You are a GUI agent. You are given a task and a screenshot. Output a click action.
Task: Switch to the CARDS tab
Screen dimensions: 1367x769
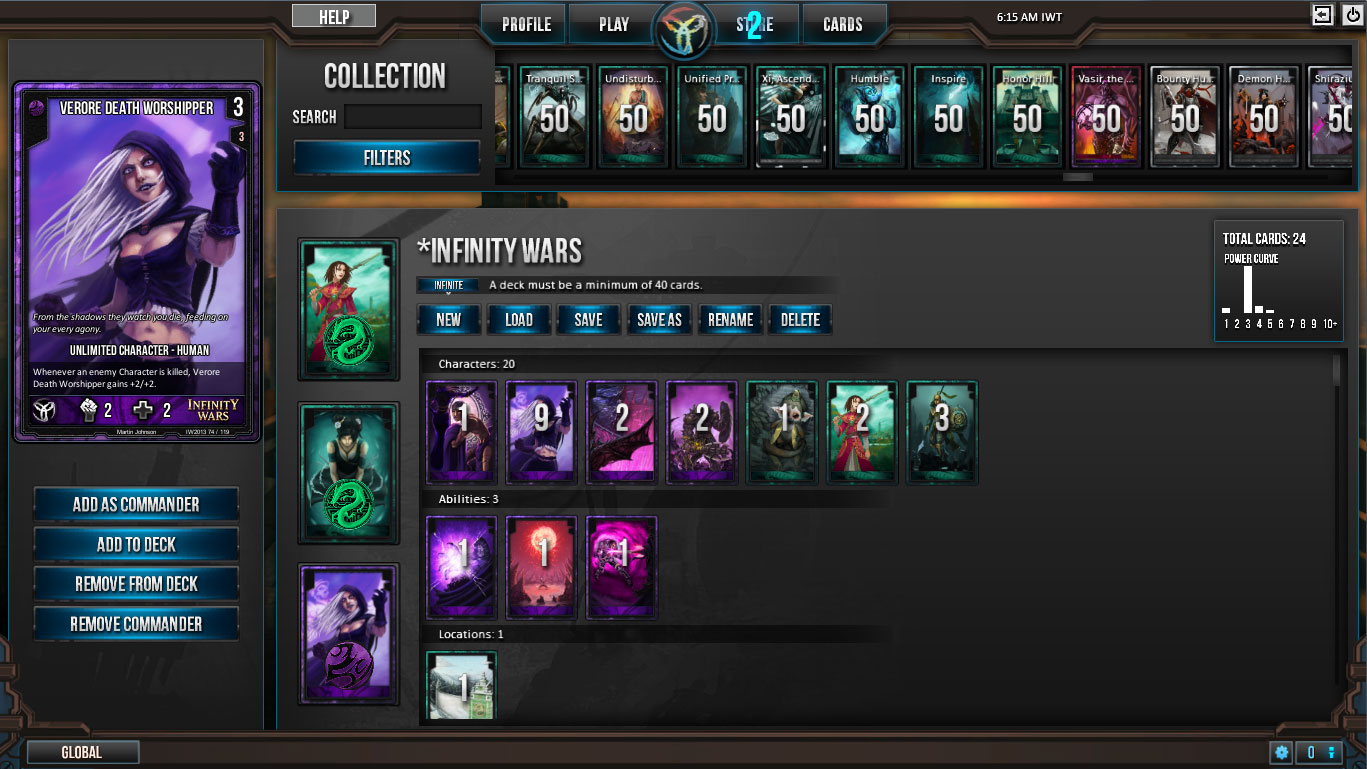845,23
